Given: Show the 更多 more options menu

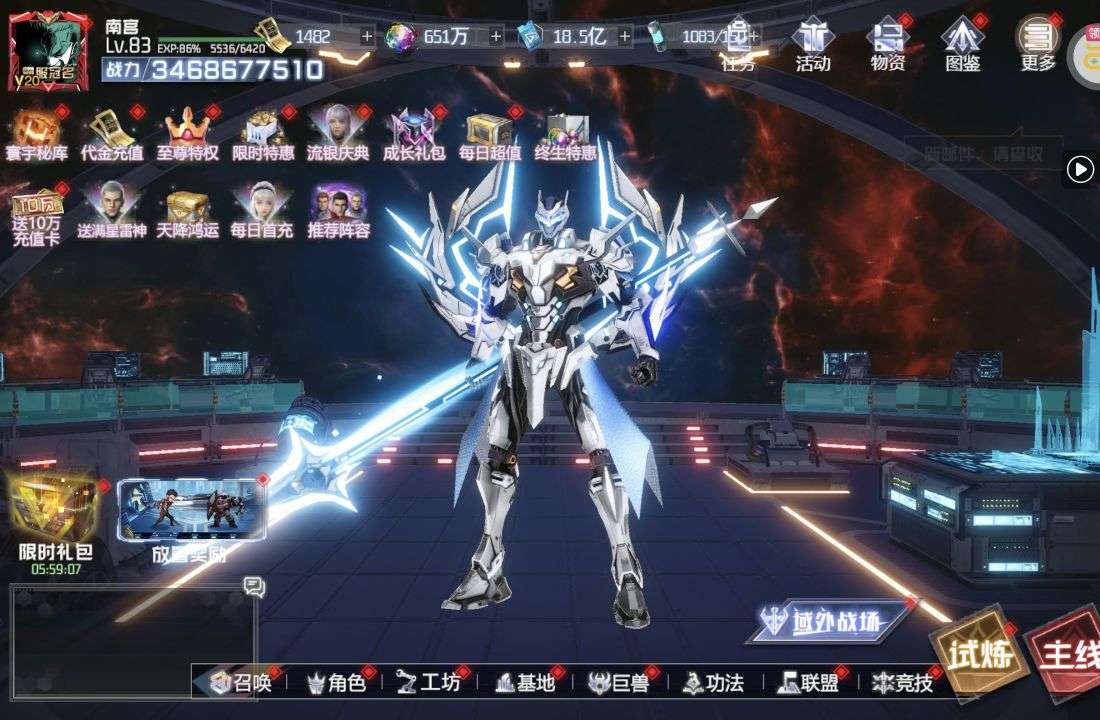Looking at the screenshot, I should (x=1038, y=44).
